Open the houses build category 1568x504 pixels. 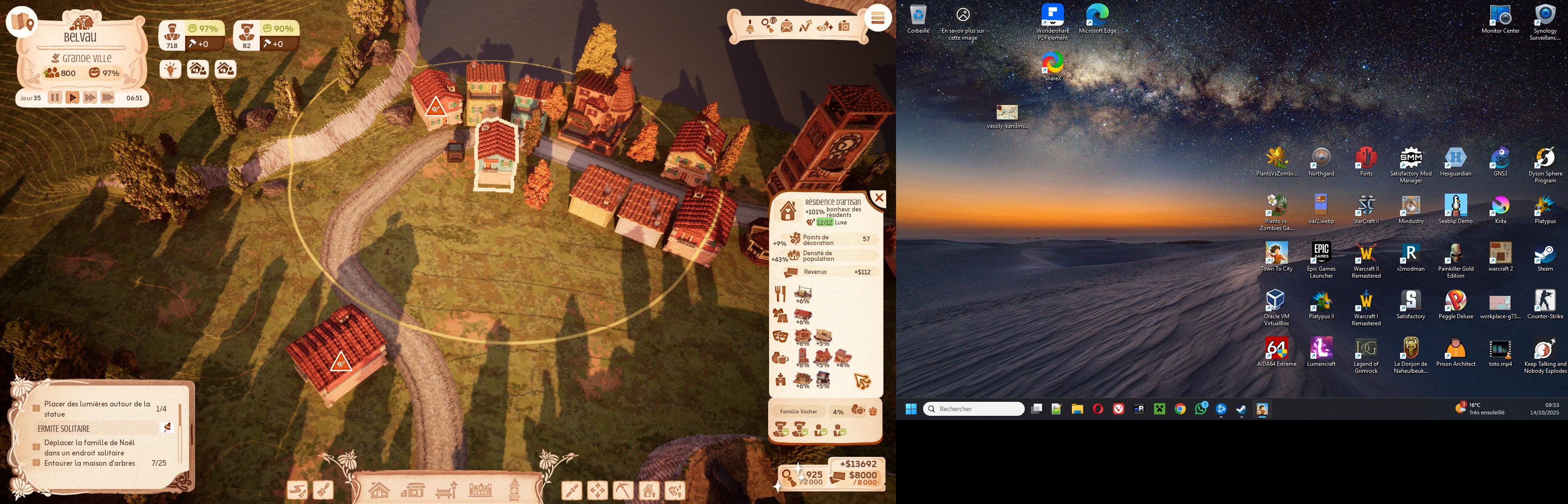point(378,490)
